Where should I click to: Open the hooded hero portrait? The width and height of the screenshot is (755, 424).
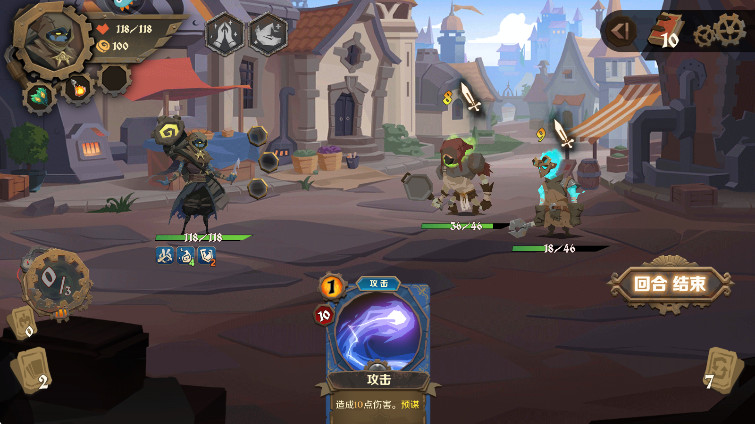click(49, 41)
